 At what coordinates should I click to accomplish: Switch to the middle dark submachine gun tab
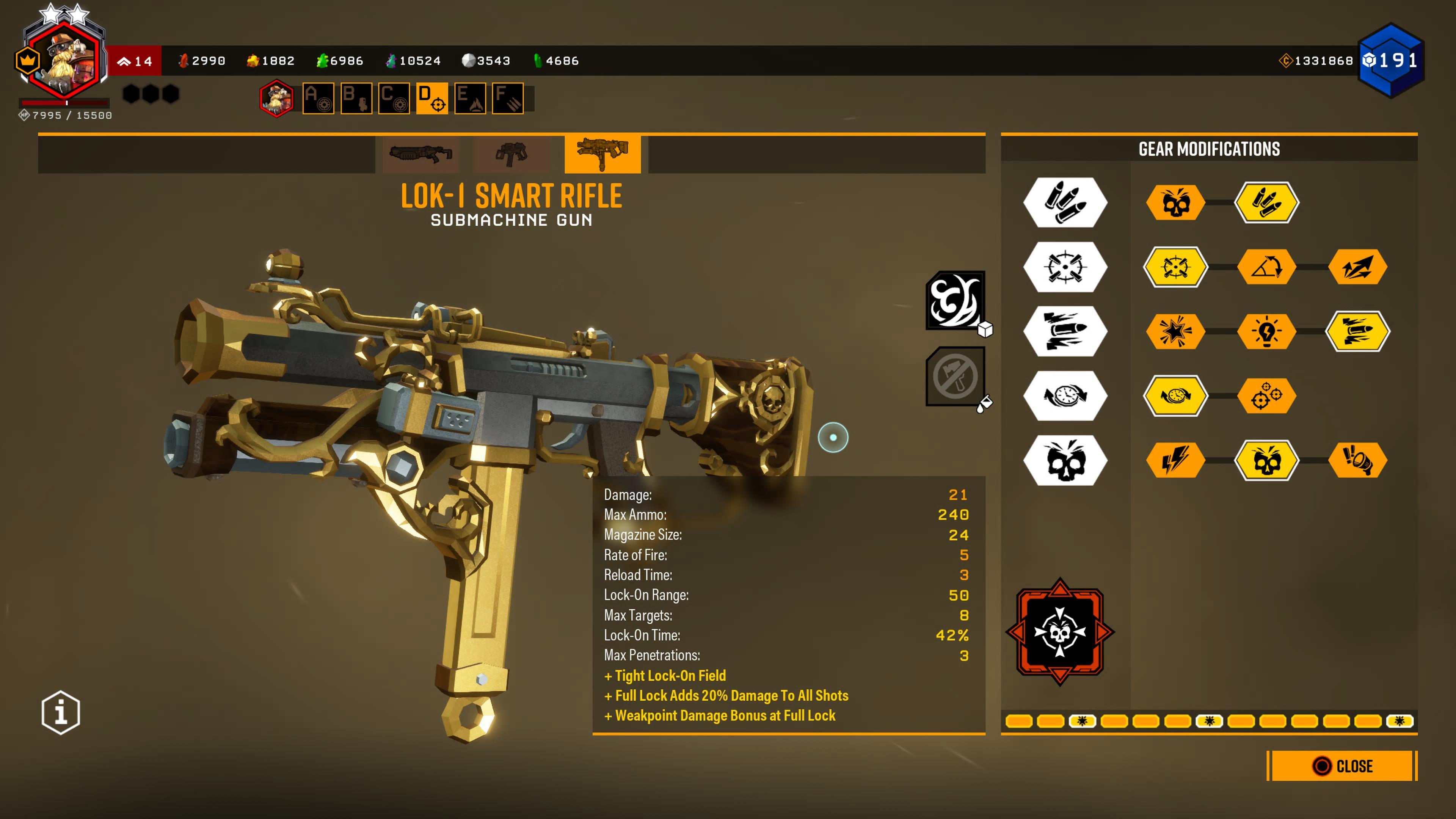coord(511,154)
